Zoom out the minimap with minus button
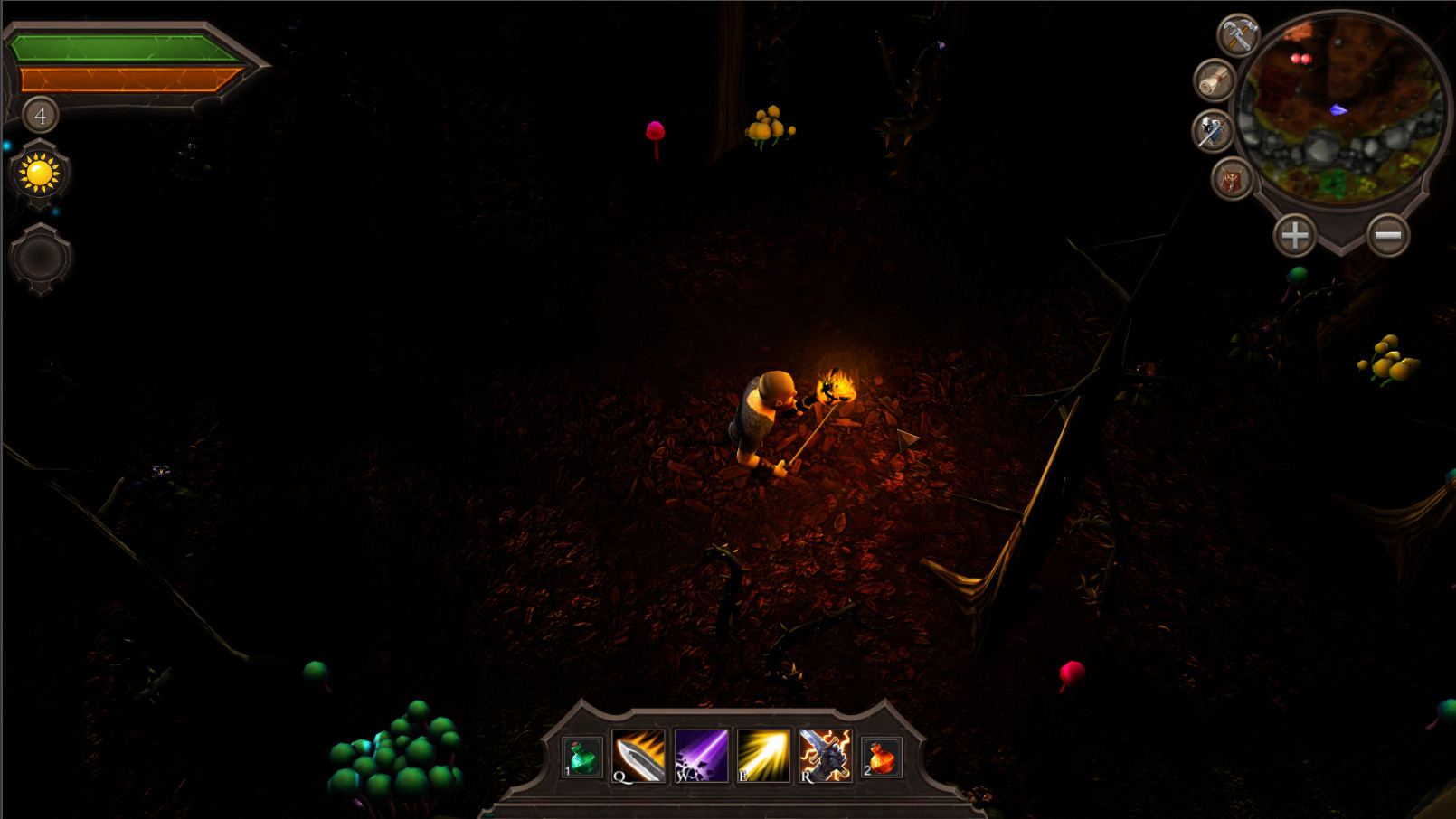Screen dimensions: 1456x819 coord(1386,235)
